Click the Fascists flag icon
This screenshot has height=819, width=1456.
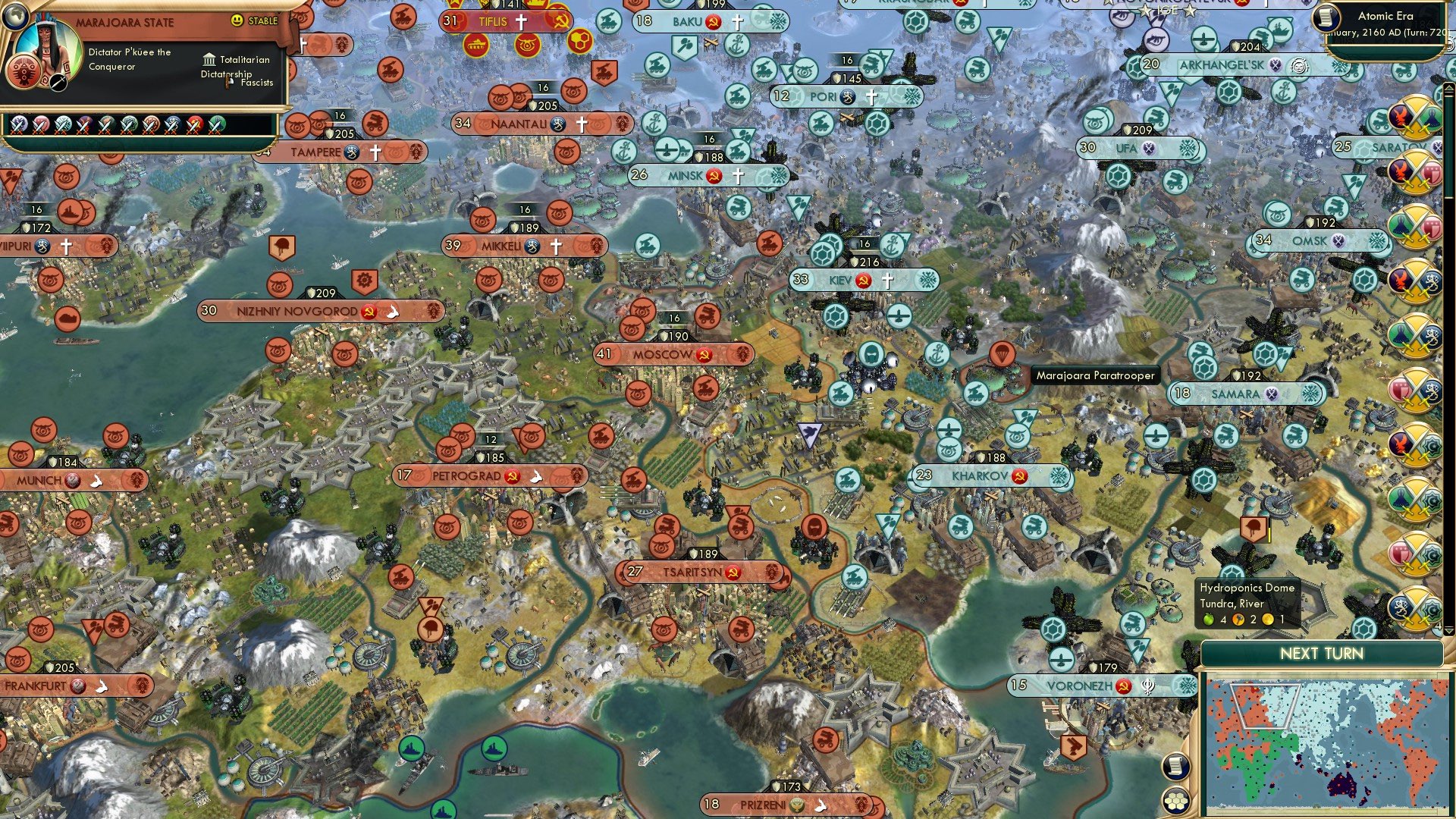pyautogui.click(x=227, y=83)
